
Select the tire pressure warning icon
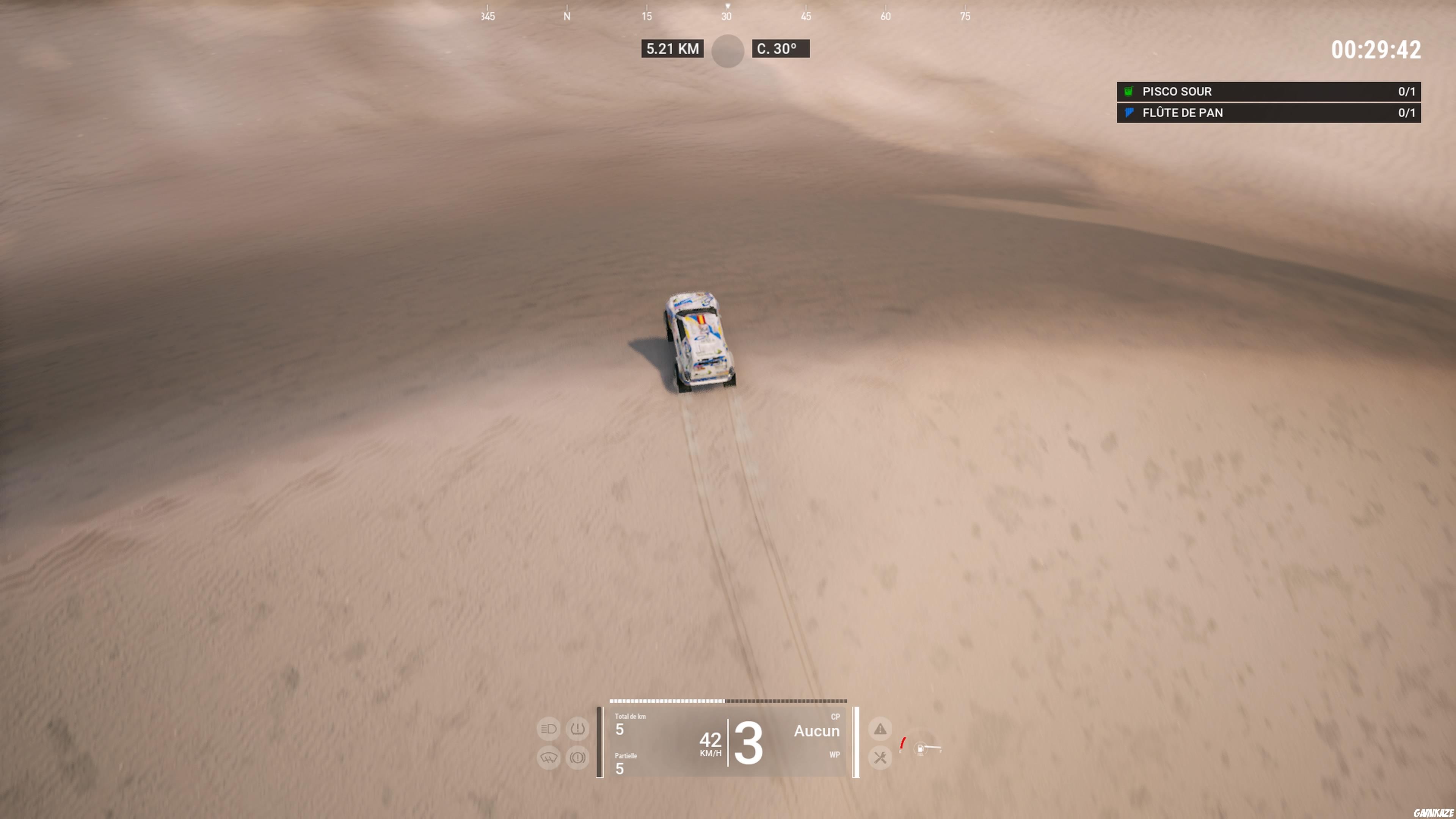[x=577, y=729]
